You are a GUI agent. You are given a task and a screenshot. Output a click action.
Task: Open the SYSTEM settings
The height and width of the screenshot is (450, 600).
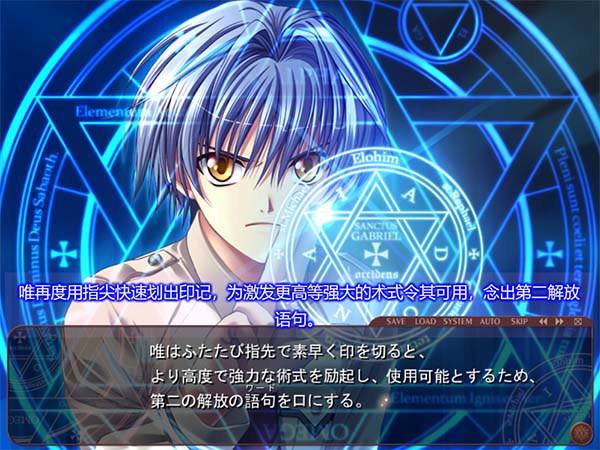click(x=458, y=322)
